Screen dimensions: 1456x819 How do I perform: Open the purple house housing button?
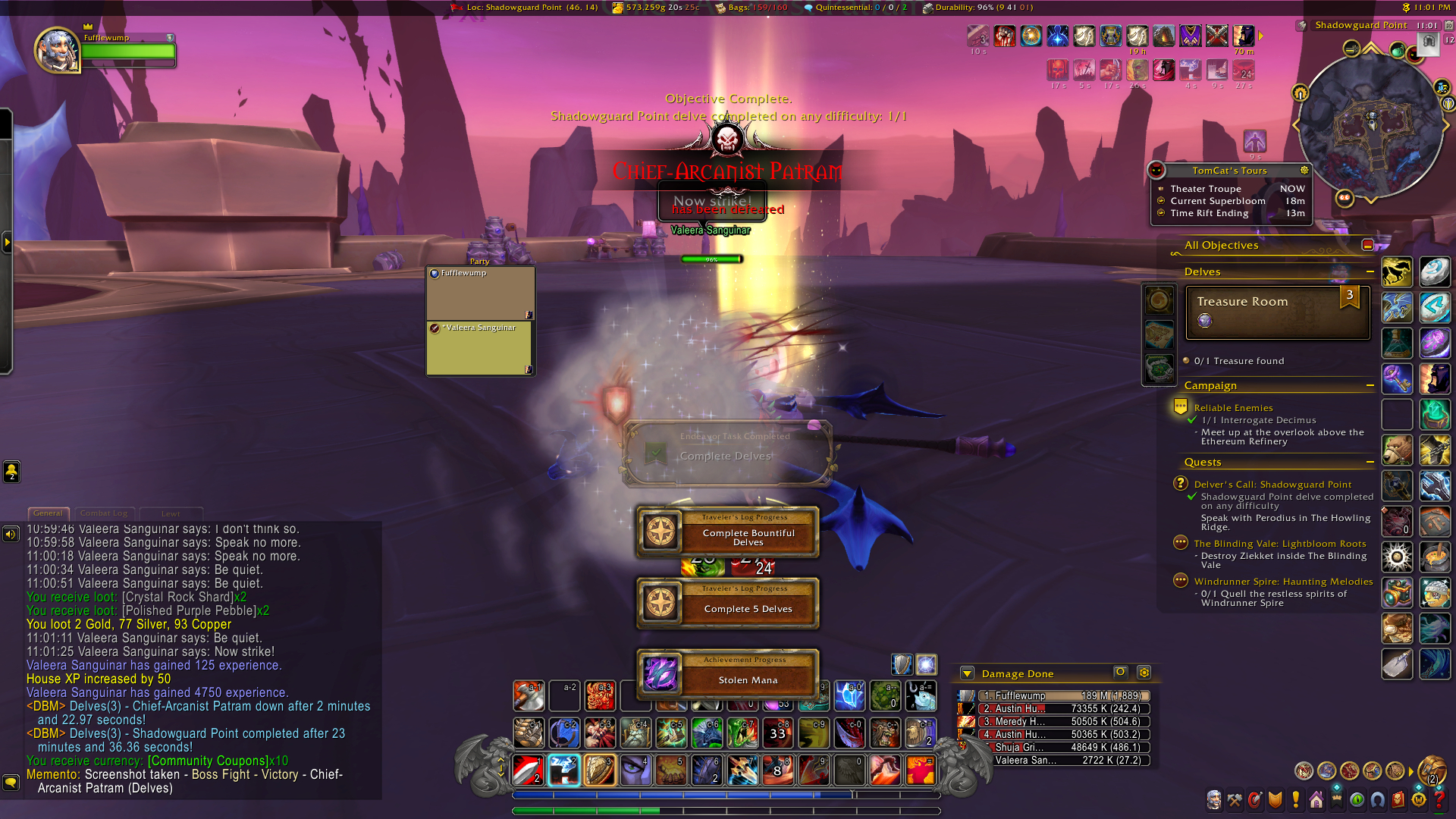pos(1316,800)
